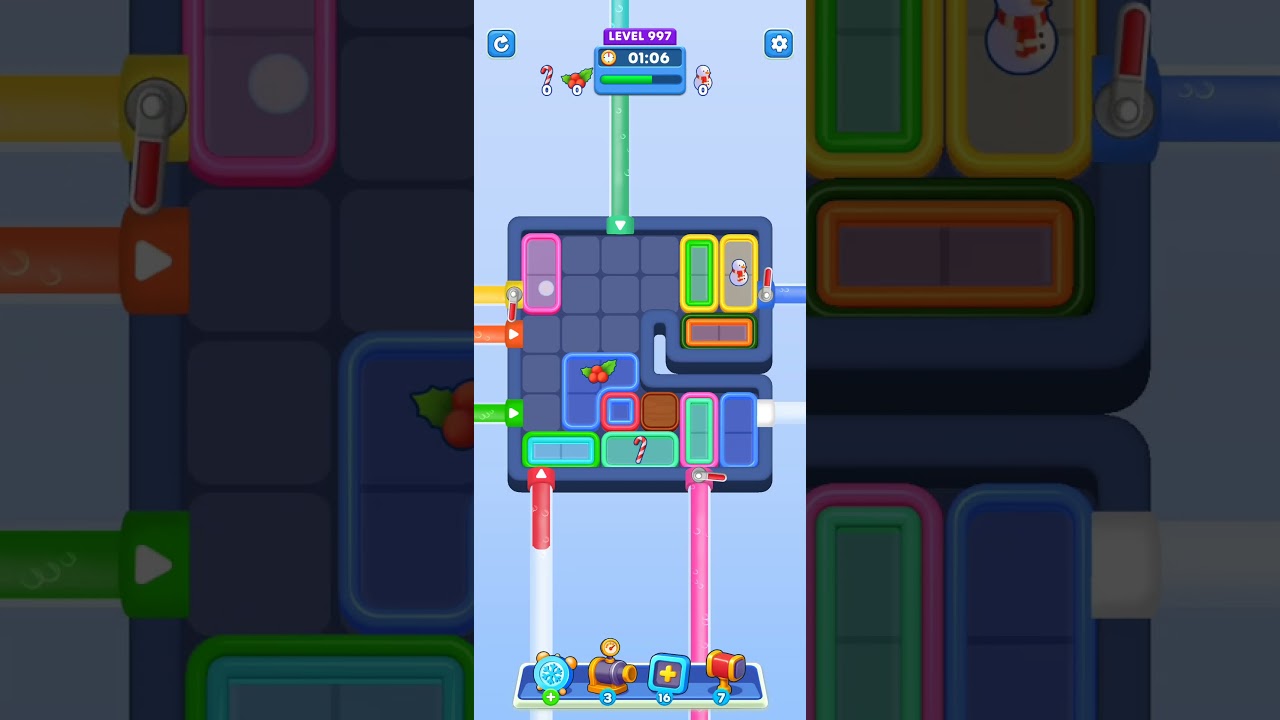The image size is (1280, 720).
Task: Turn the red valve on the yellow pipe
Action: (513, 293)
